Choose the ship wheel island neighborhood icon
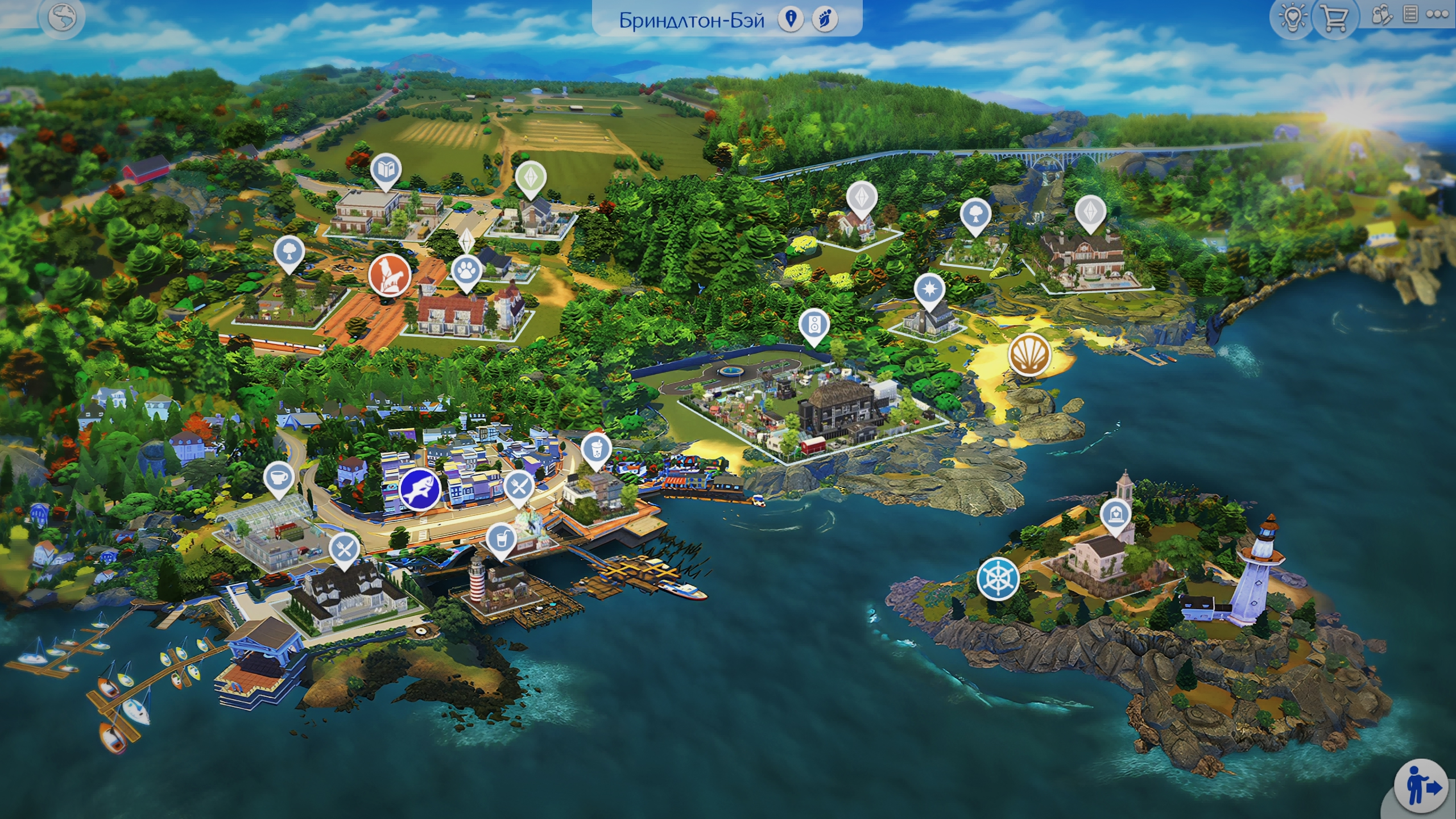Screen dimensions: 1456x819 (x=998, y=578)
